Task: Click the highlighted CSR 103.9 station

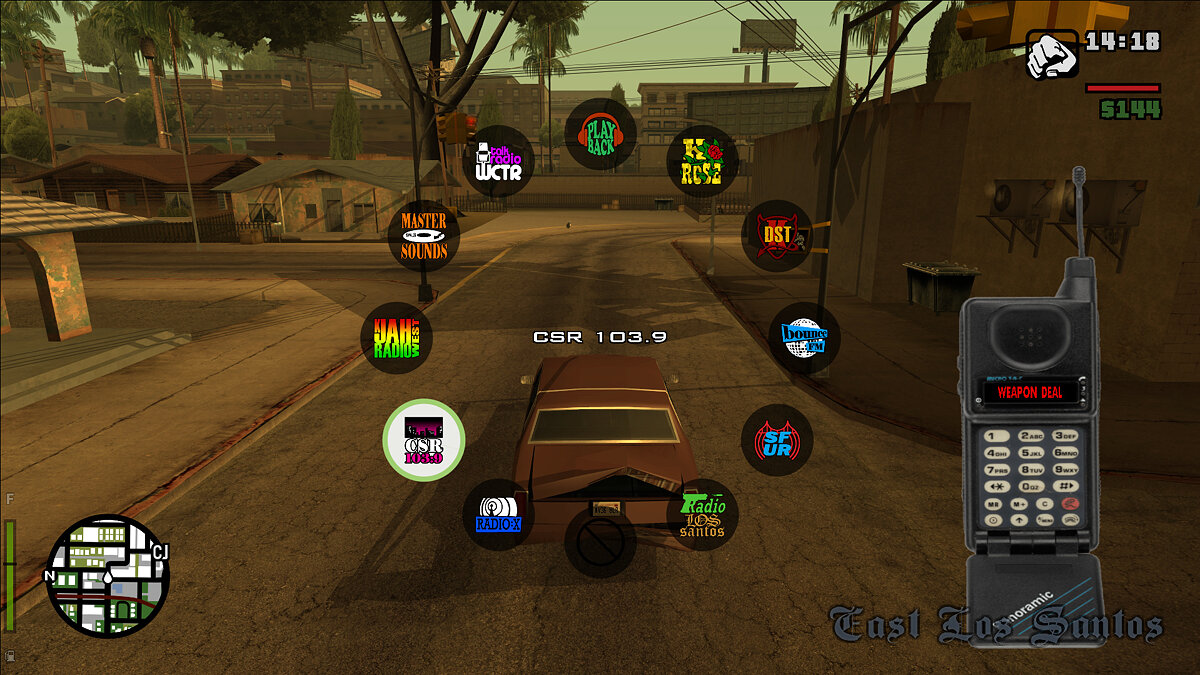Action: click(424, 440)
